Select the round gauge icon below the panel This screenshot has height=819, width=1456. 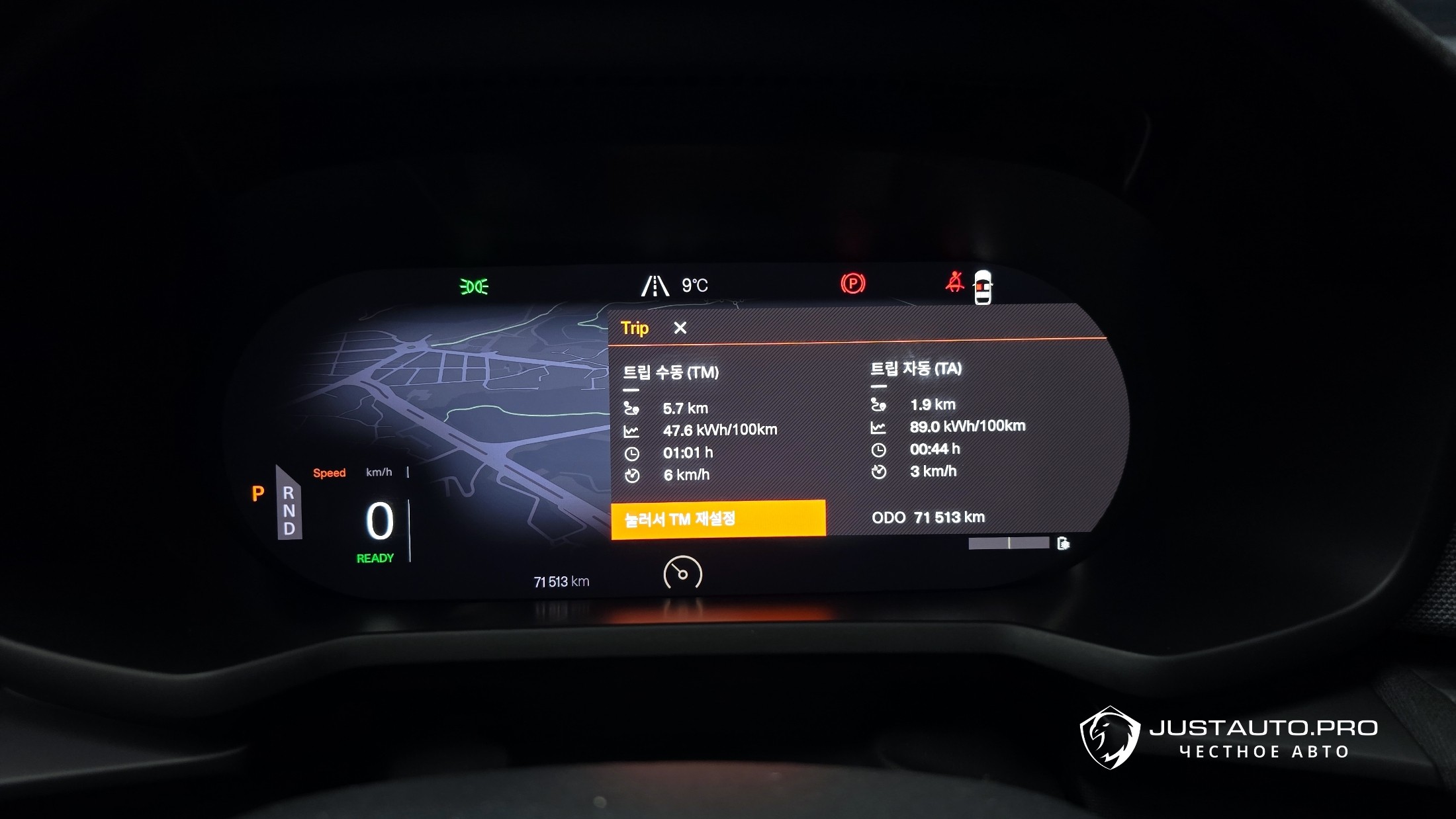pyautogui.click(x=682, y=574)
